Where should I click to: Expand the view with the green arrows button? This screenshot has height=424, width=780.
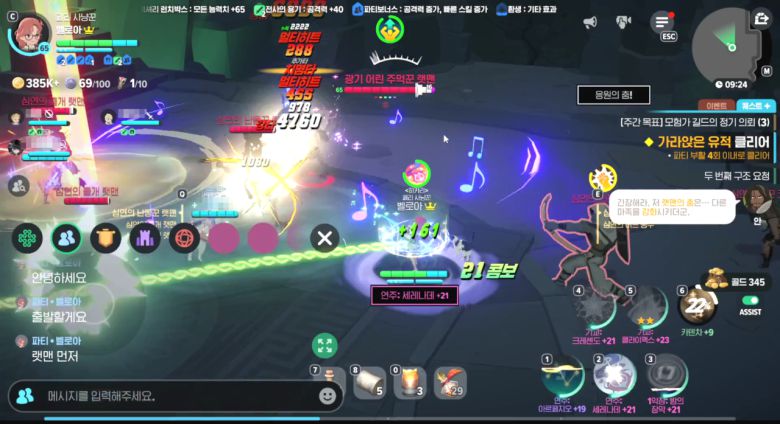tap(324, 346)
